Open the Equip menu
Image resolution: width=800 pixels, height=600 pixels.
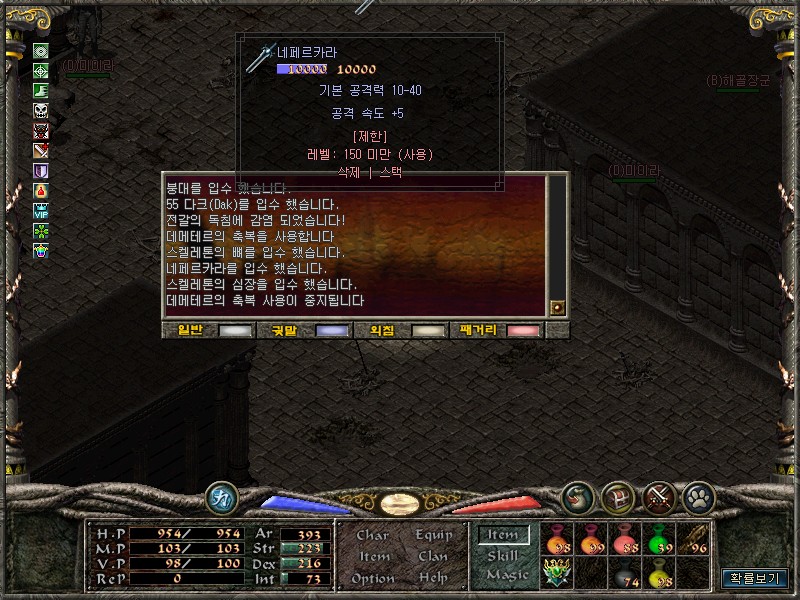pyautogui.click(x=433, y=535)
